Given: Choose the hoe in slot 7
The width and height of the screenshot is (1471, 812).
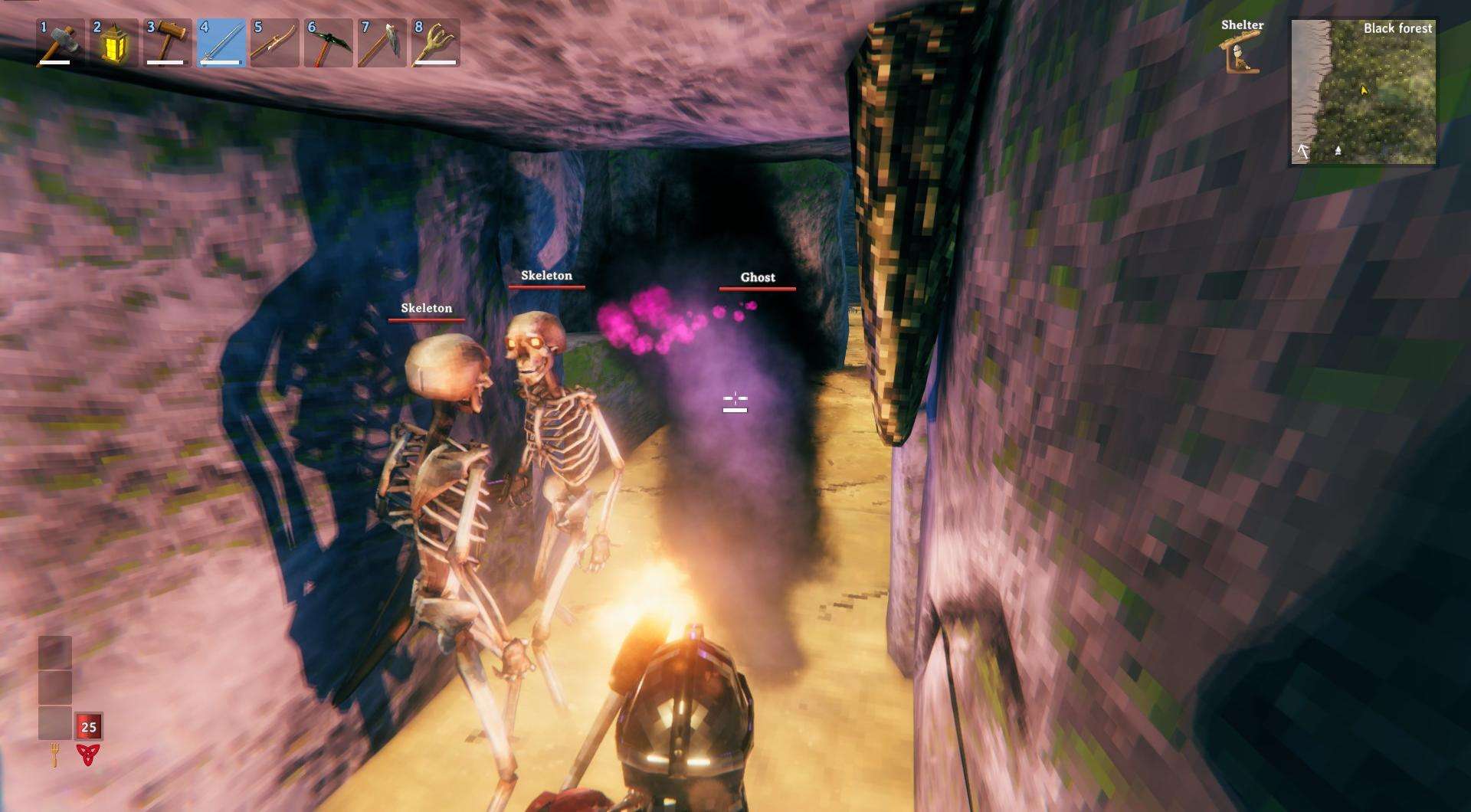Looking at the screenshot, I should (382, 43).
